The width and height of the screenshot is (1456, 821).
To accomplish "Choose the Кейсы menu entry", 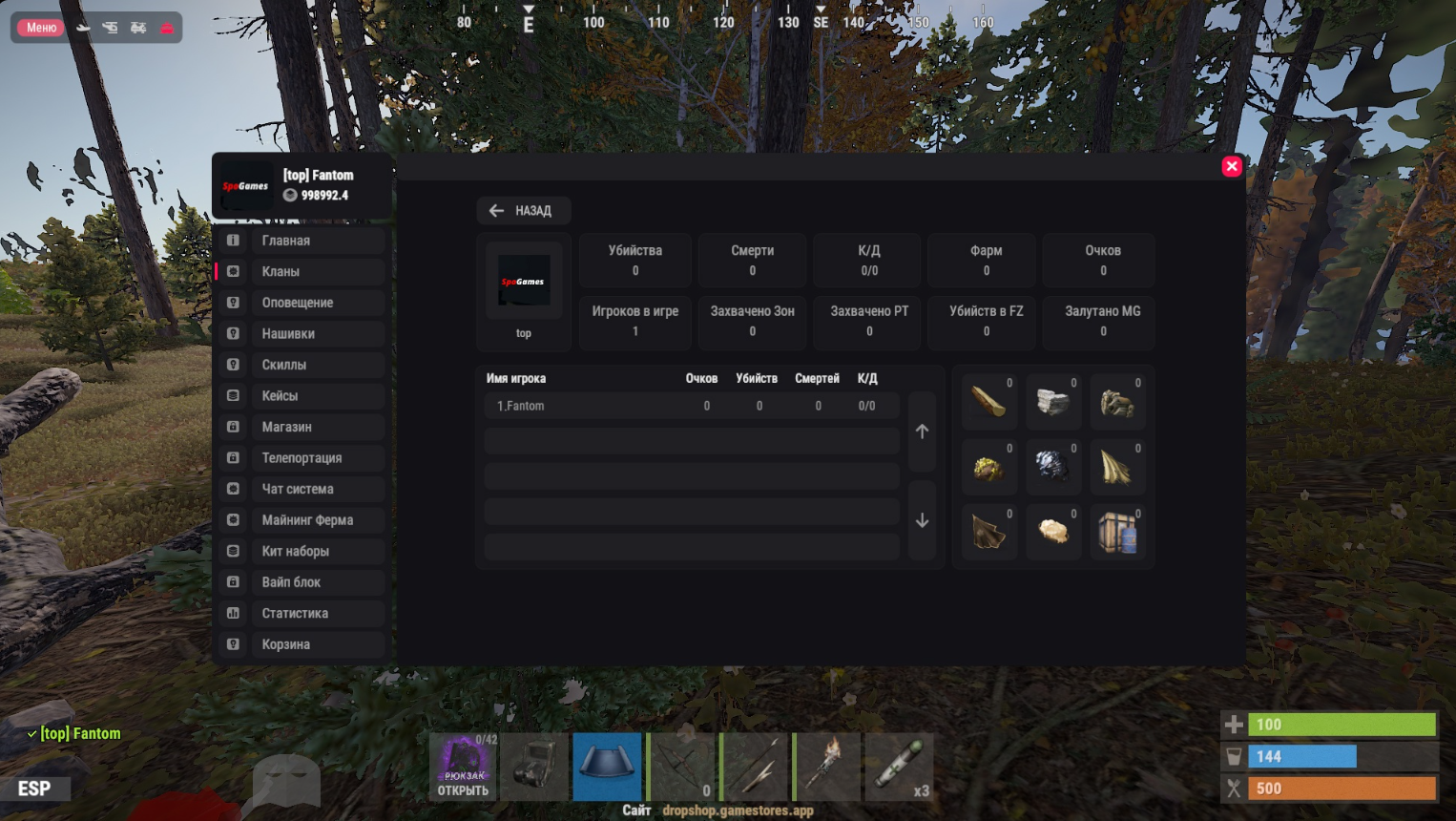I will [301, 396].
